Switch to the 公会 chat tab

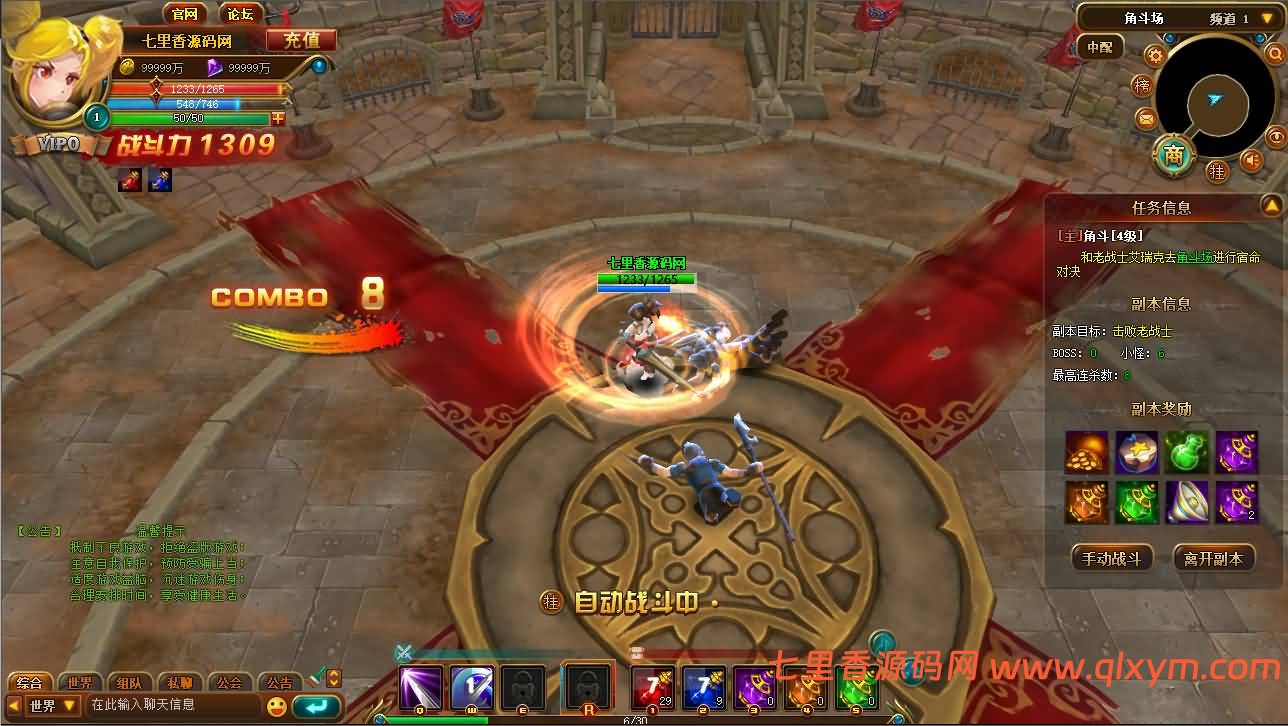click(231, 681)
